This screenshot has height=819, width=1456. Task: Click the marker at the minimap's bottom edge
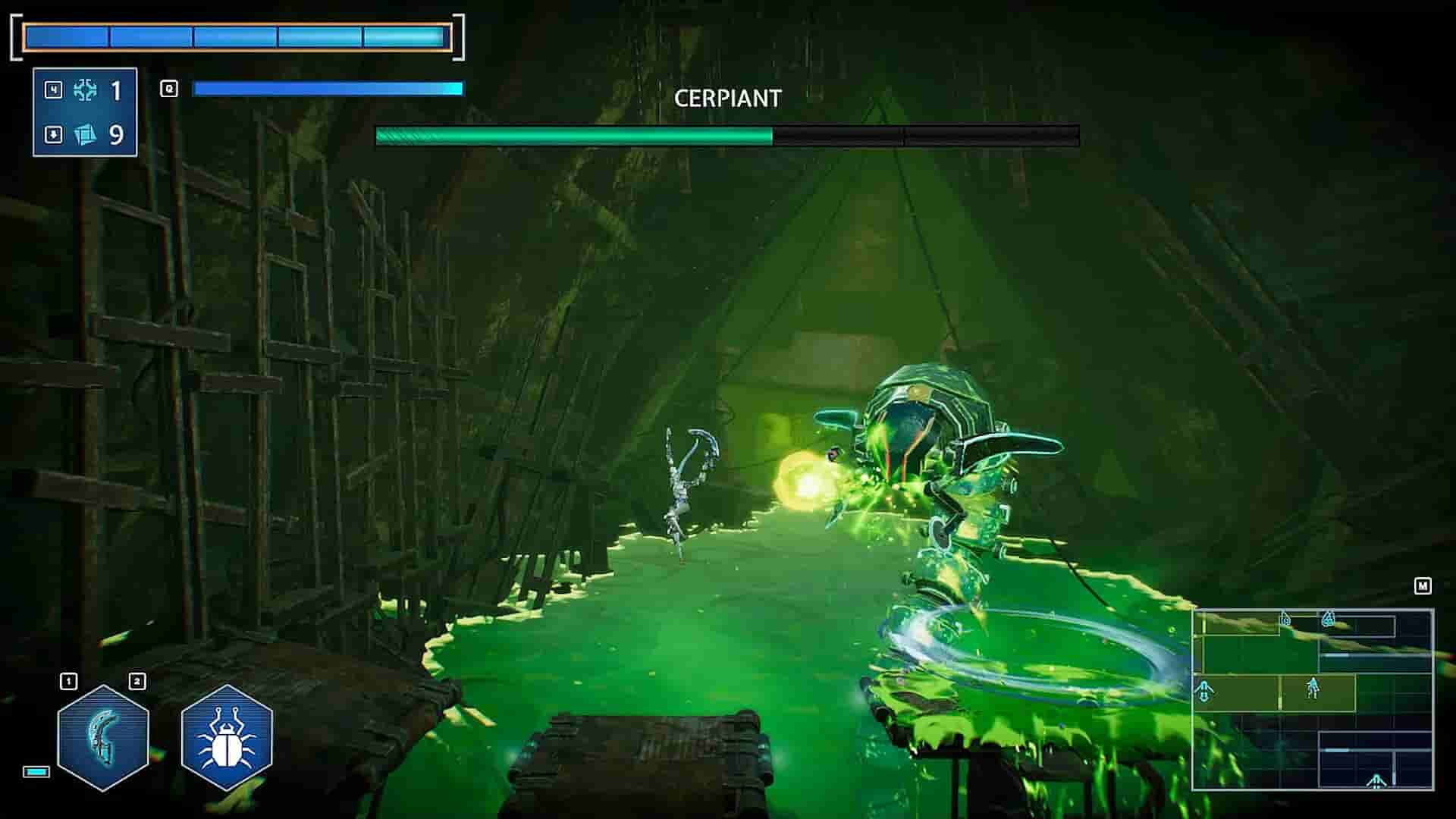click(1376, 781)
